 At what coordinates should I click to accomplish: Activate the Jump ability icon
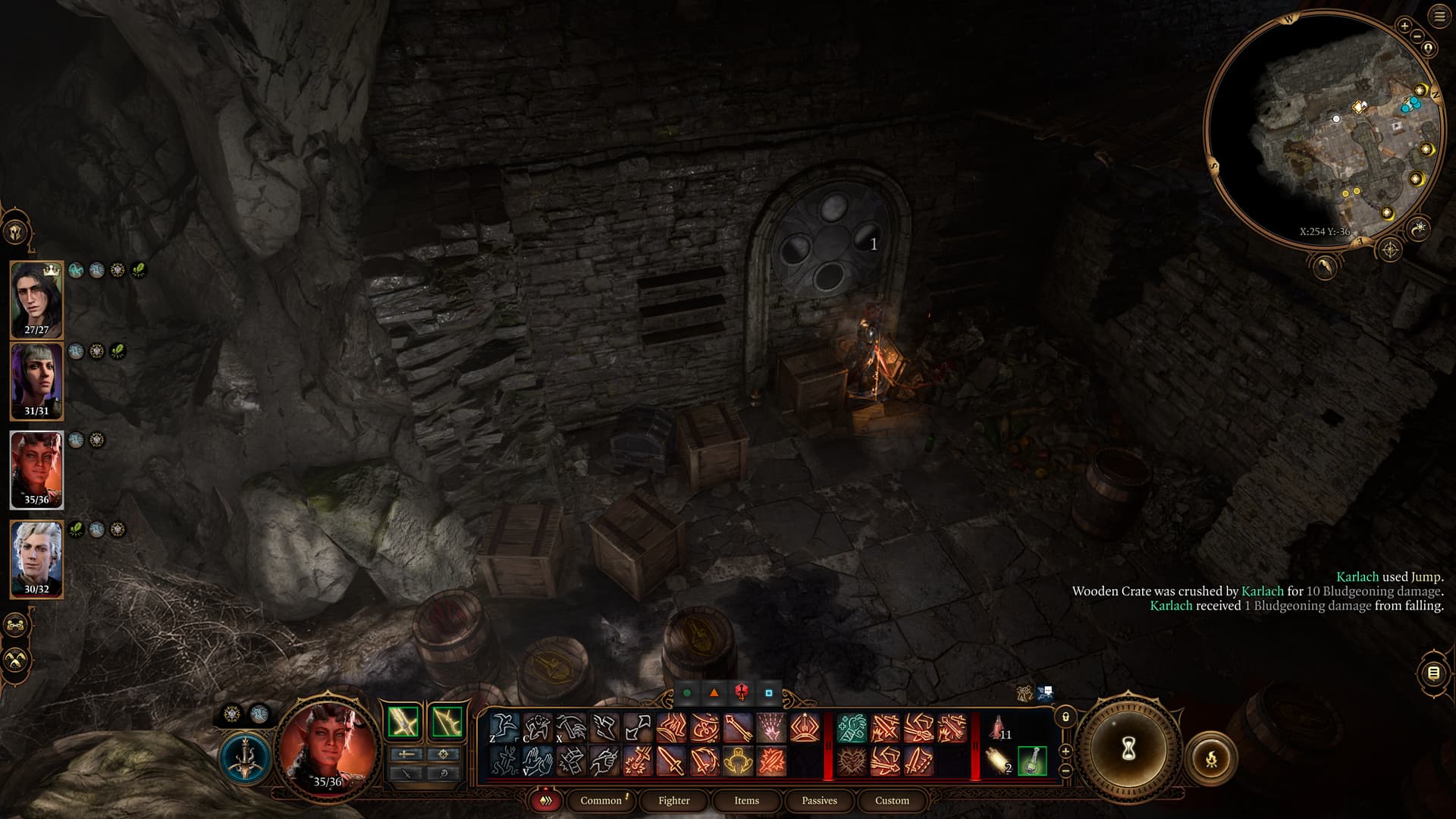(x=504, y=728)
